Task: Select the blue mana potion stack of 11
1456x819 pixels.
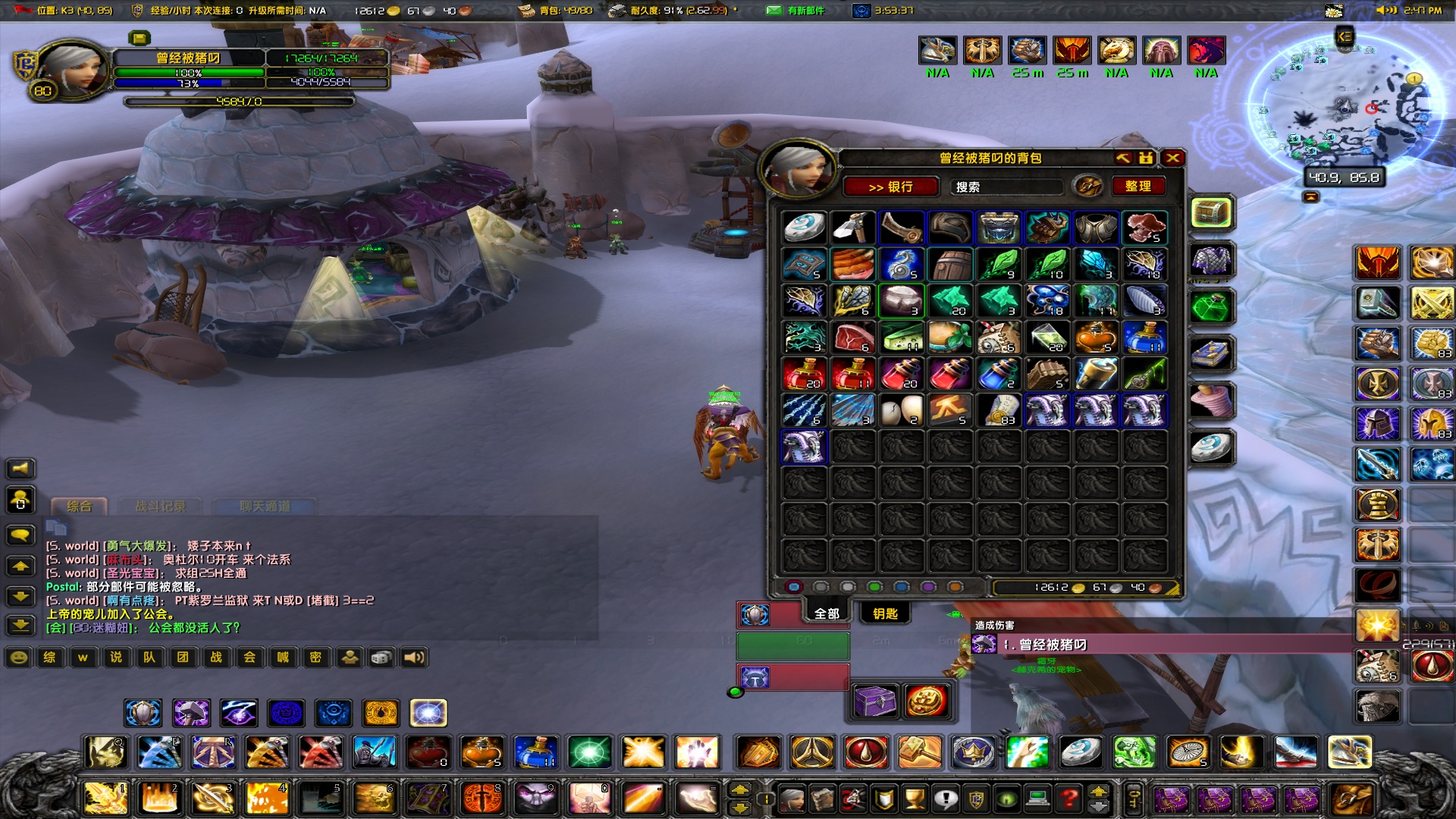Action: pyautogui.click(x=1144, y=337)
